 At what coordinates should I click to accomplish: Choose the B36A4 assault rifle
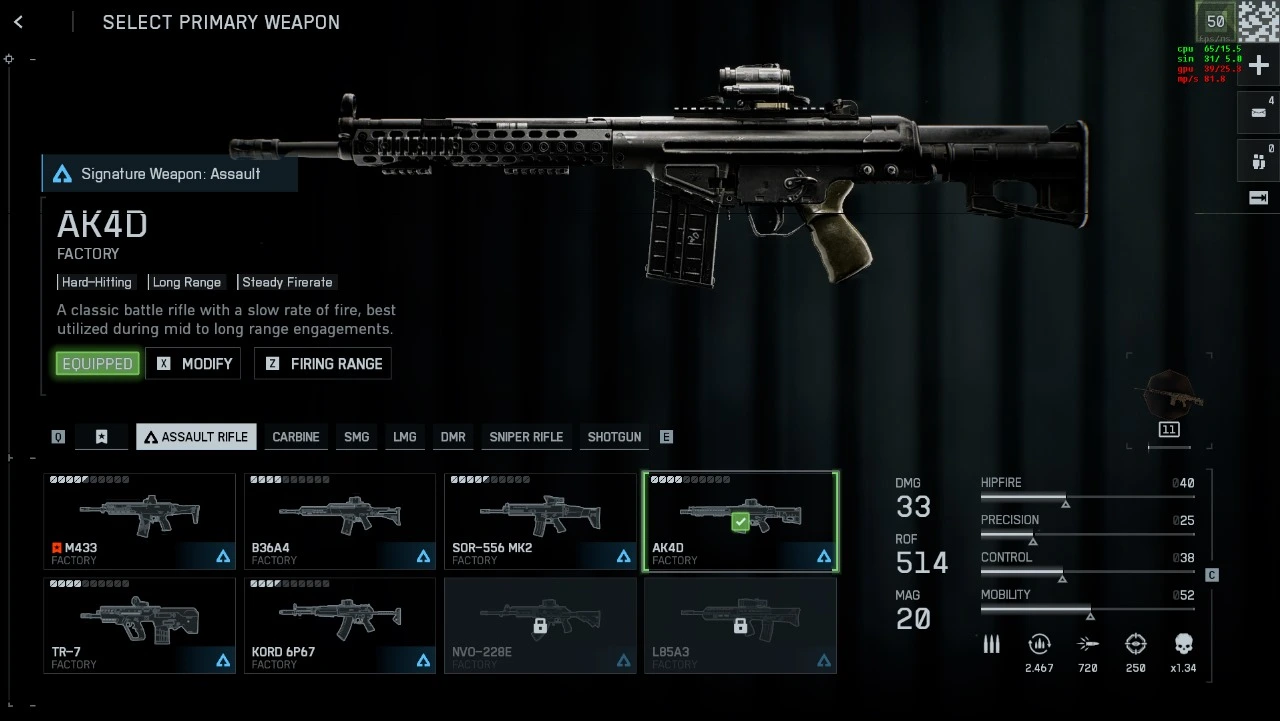[340, 521]
